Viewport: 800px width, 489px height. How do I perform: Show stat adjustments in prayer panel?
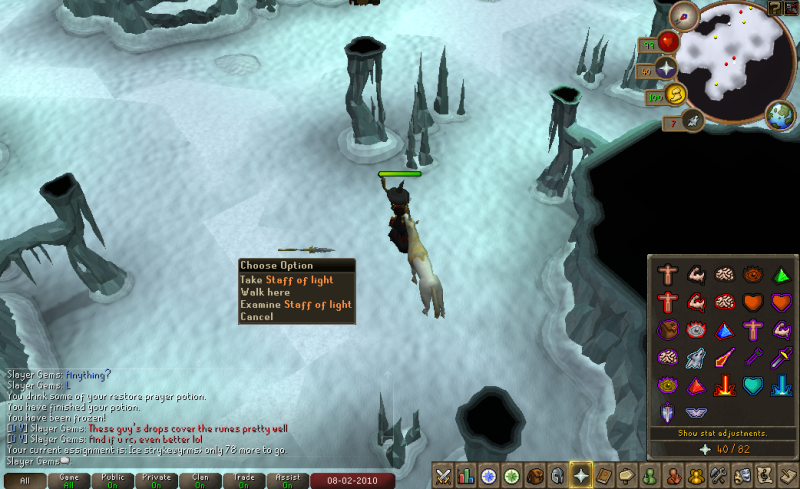pos(722,433)
